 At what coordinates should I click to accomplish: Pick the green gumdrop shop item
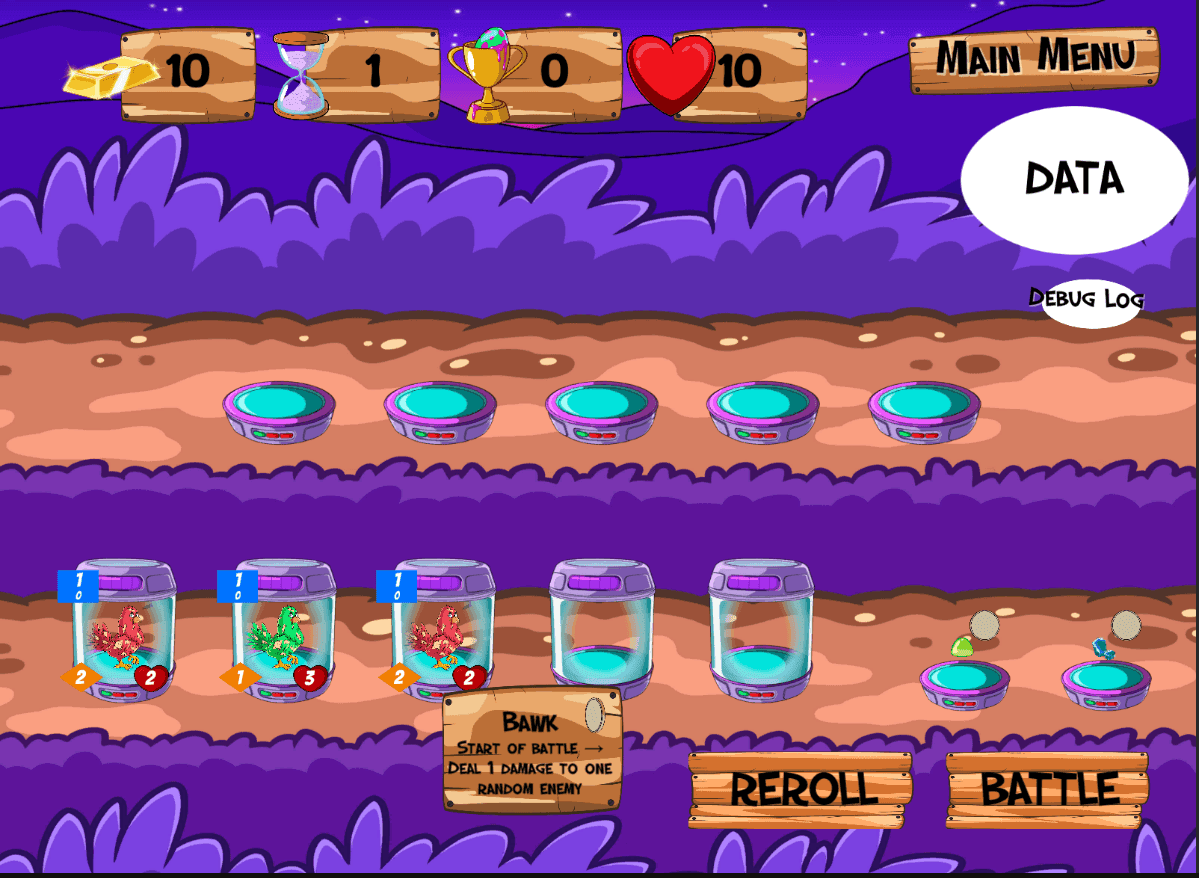962,647
